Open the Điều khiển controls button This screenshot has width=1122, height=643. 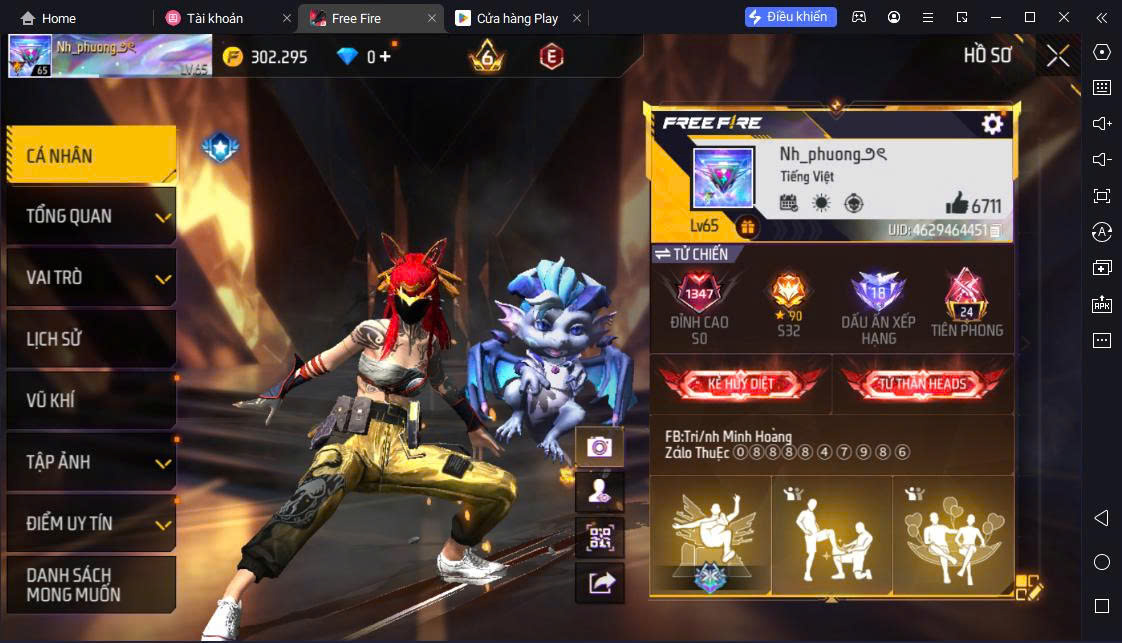(790, 17)
